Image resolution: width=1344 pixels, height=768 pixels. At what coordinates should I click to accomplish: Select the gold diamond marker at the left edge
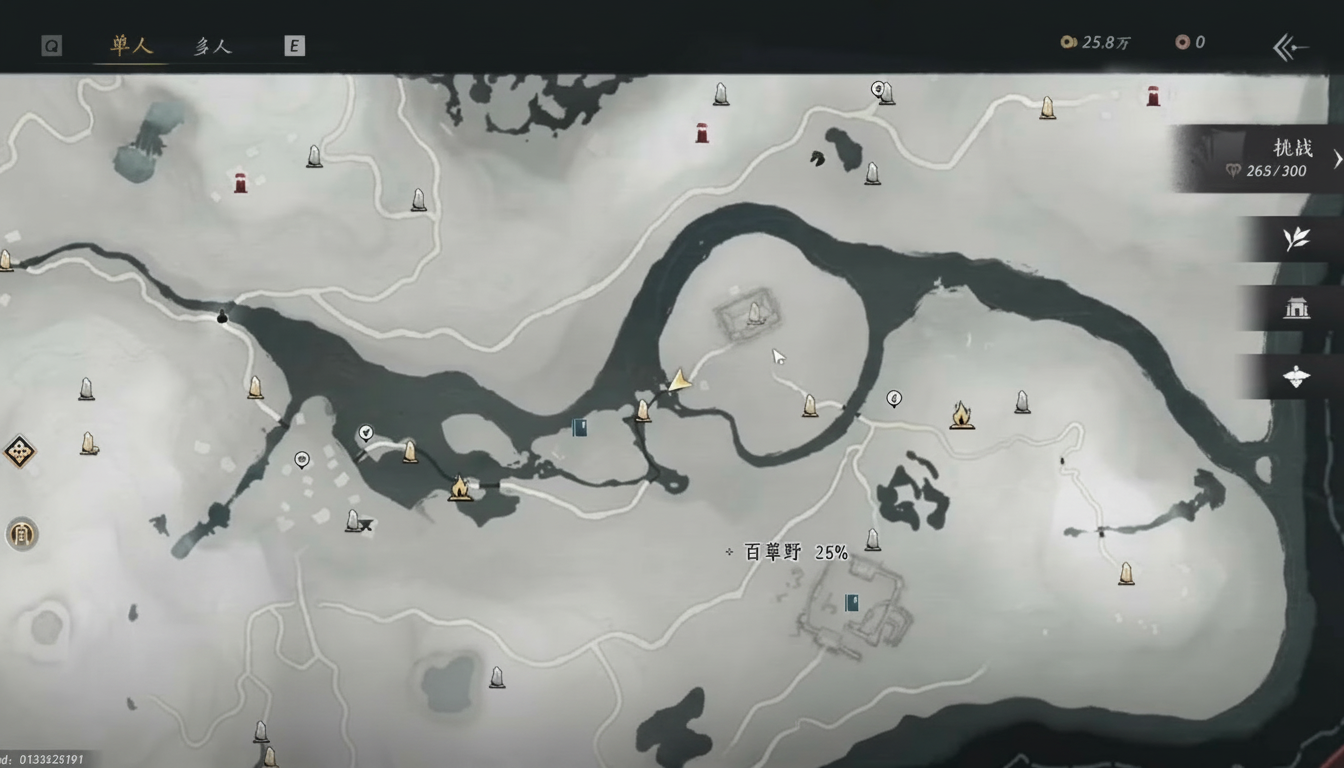point(19,451)
